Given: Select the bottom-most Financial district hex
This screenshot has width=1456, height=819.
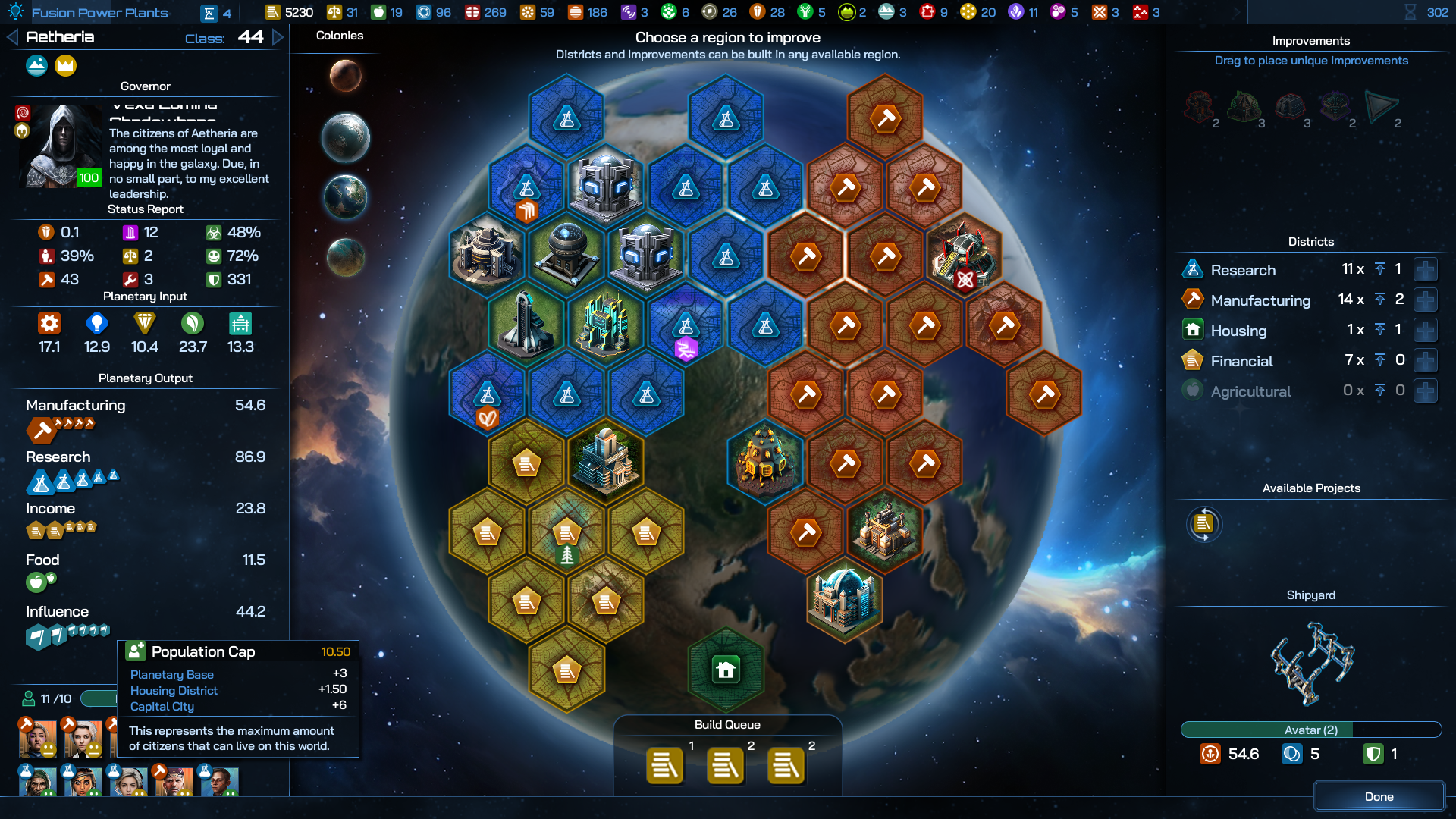Looking at the screenshot, I should tap(566, 670).
